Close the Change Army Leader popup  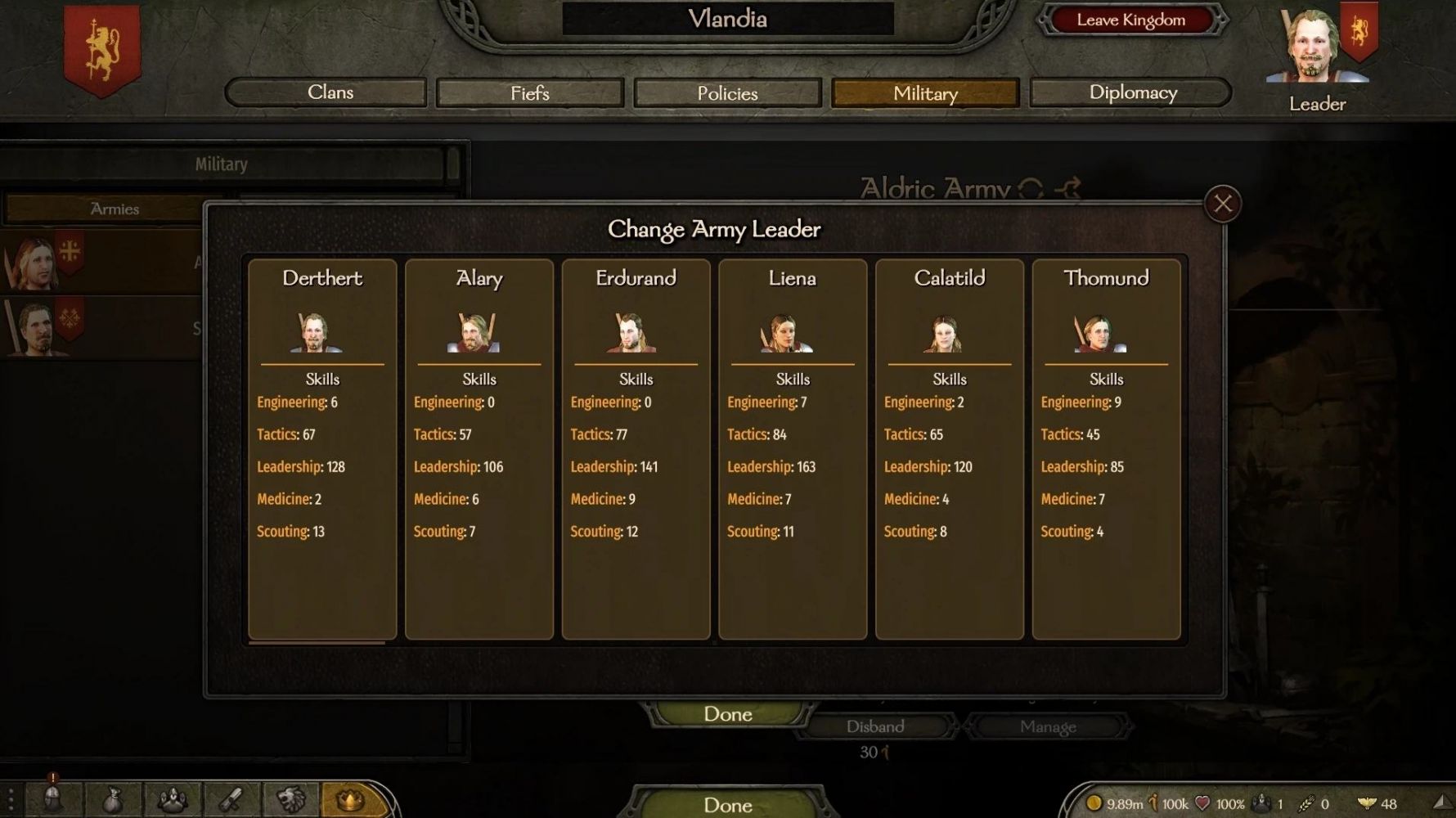(1223, 204)
